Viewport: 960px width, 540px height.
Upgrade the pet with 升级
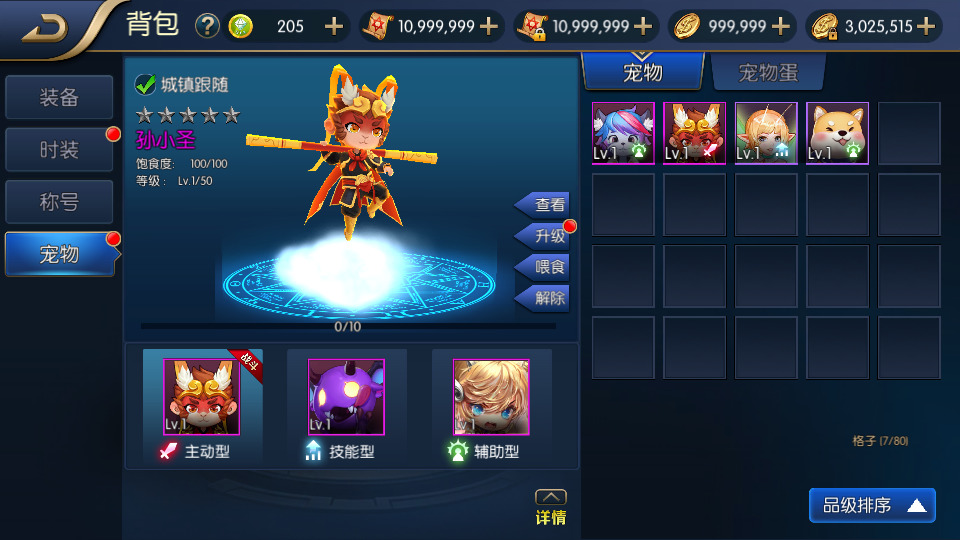tap(545, 236)
